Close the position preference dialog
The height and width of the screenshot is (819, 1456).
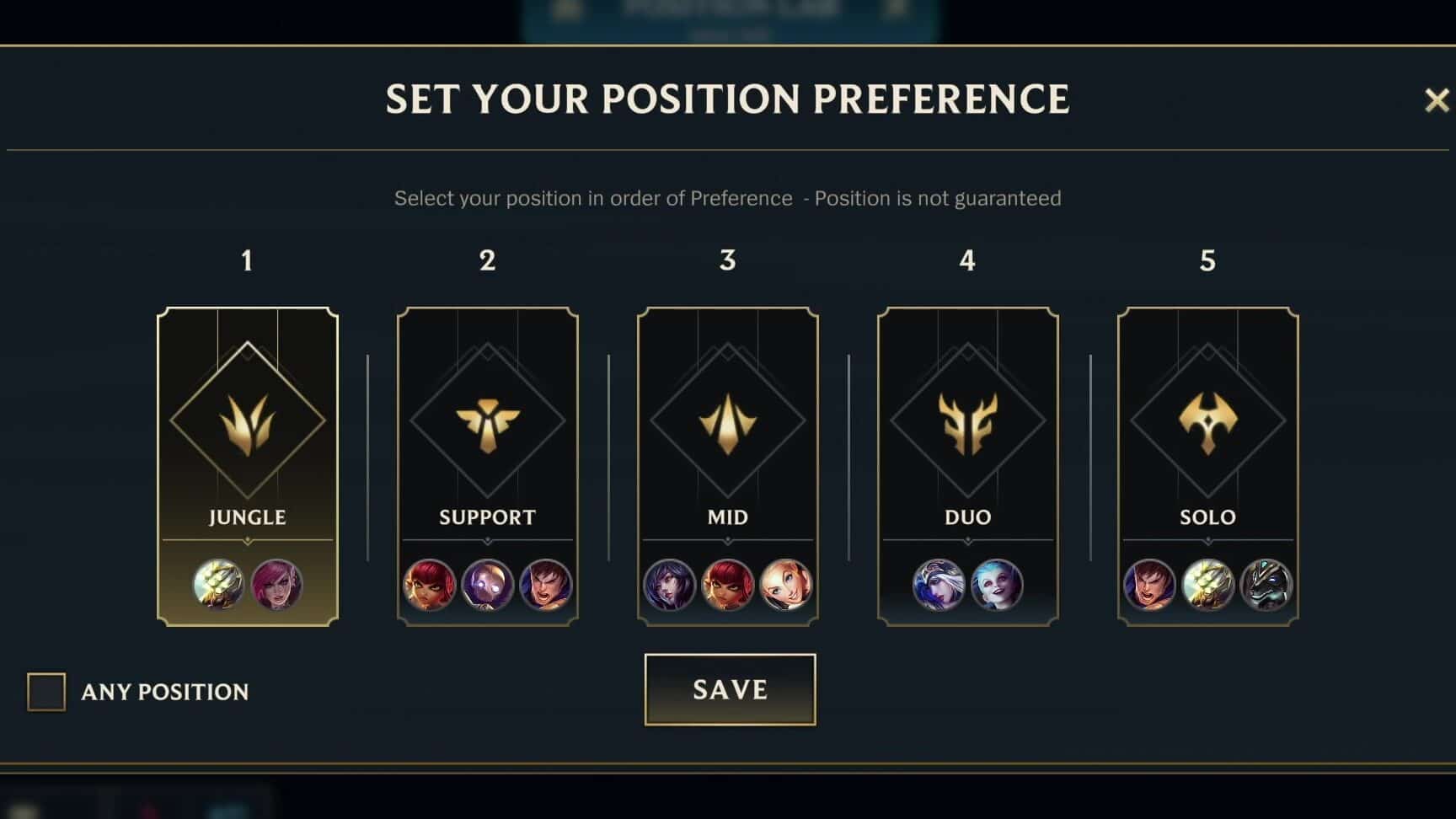tap(1436, 99)
